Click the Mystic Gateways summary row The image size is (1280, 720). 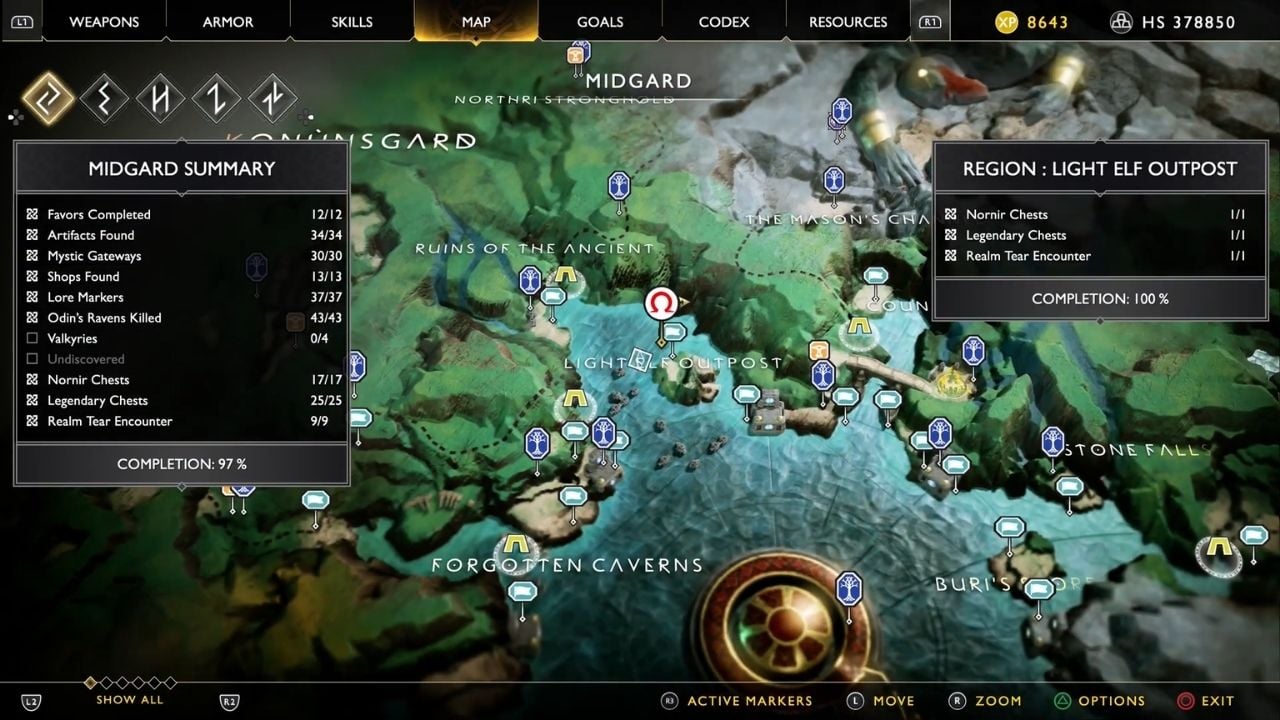point(182,256)
